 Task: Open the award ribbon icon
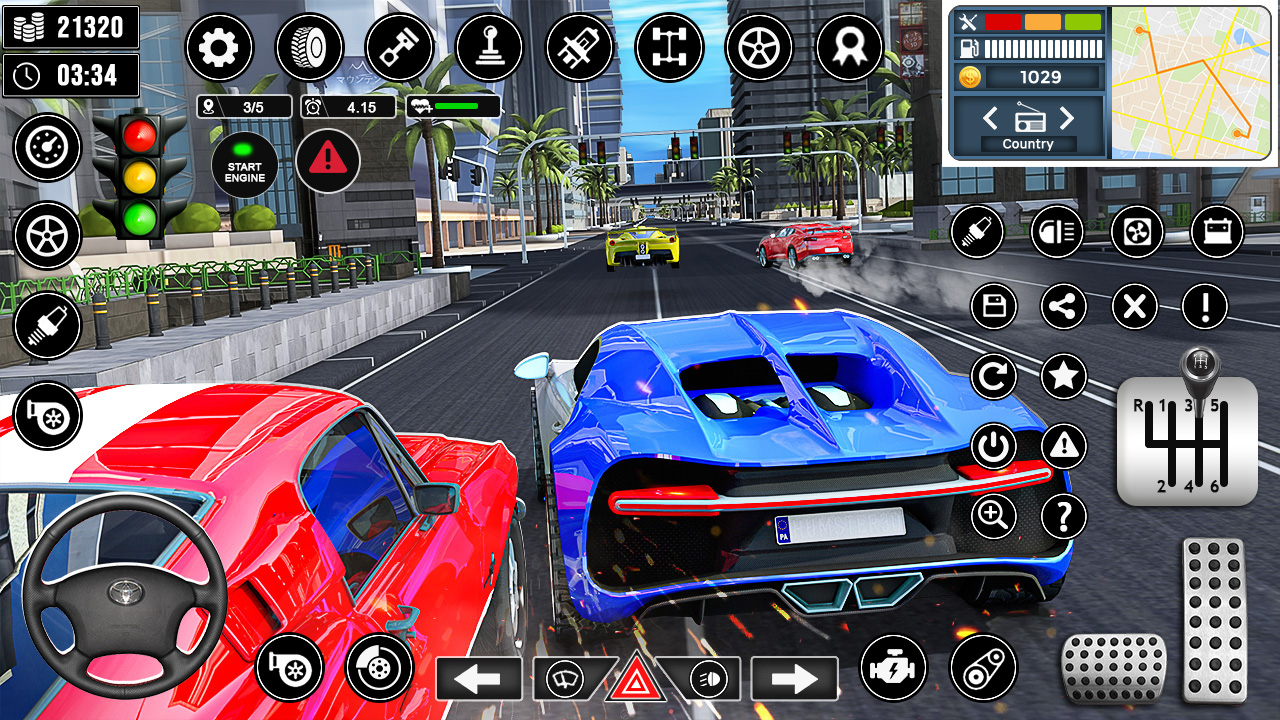[849, 47]
